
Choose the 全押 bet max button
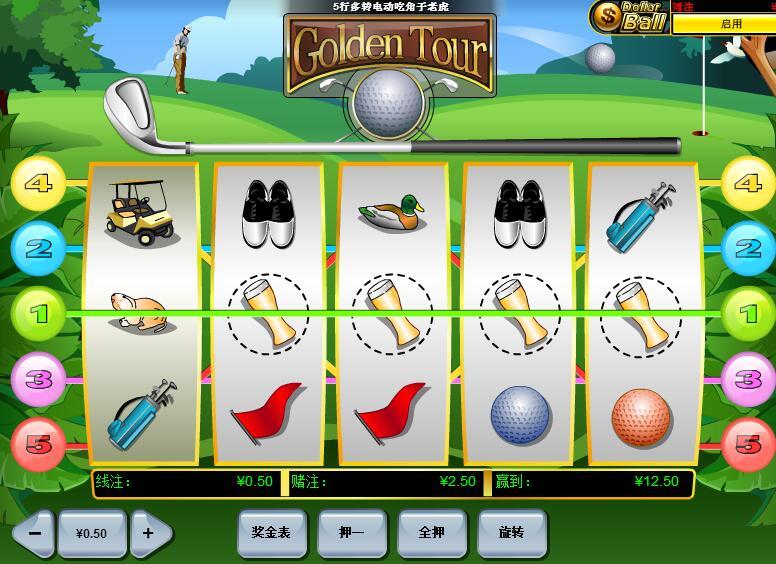pos(431,533)
